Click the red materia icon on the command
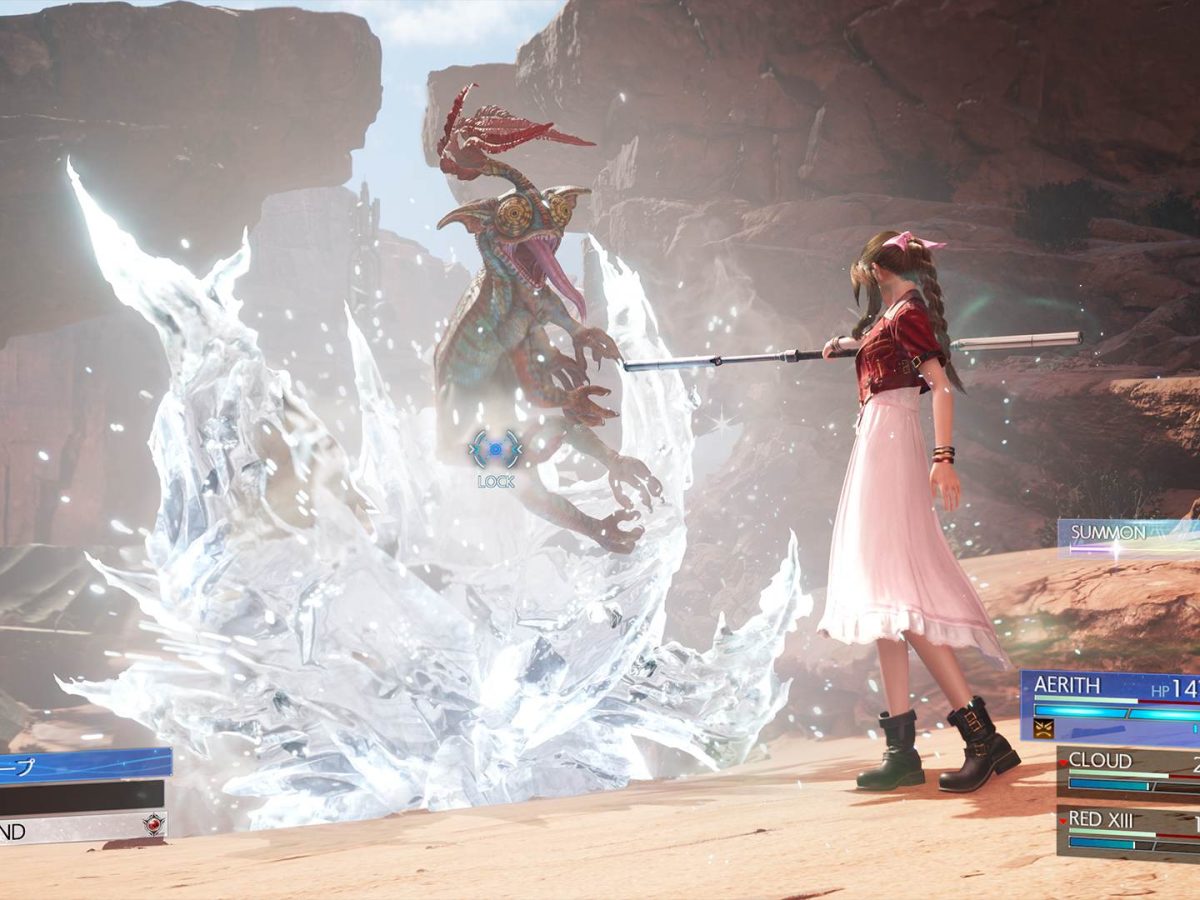1200x900 pixels. click(153, 825)
